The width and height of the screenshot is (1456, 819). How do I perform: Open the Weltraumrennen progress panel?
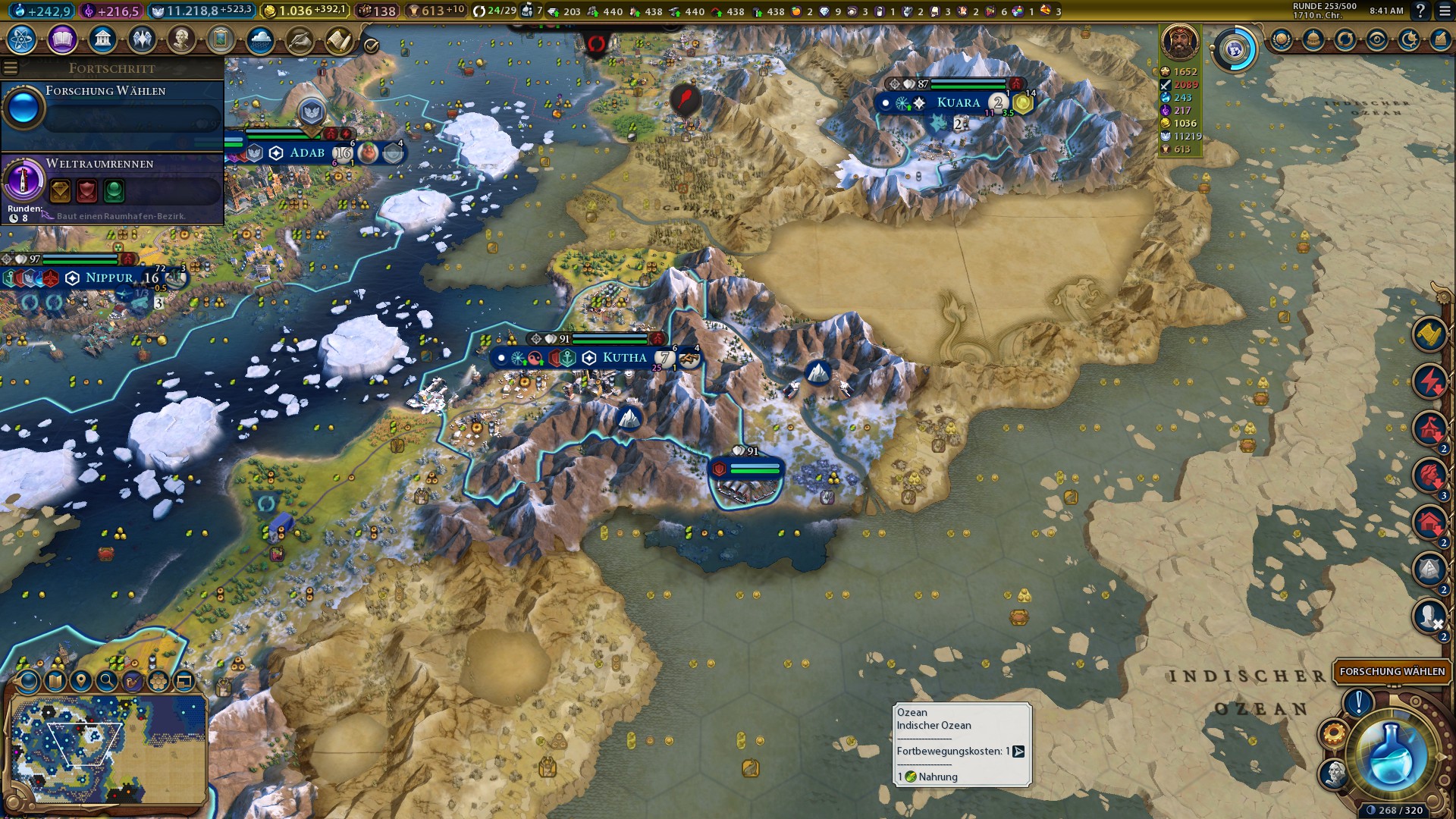(x=112, y=188)
